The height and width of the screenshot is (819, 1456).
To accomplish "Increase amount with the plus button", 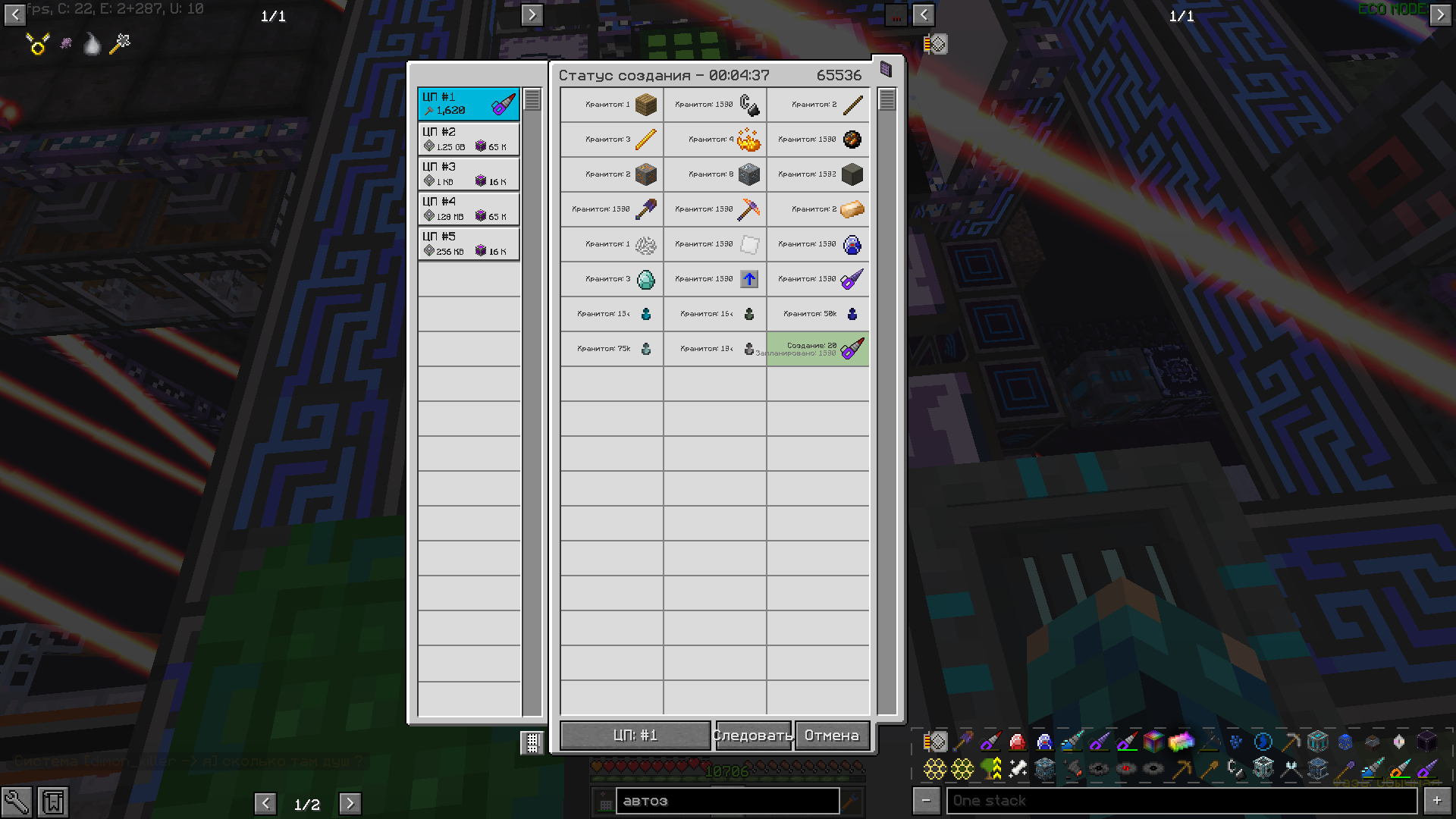I will (x=1437, y=801).
